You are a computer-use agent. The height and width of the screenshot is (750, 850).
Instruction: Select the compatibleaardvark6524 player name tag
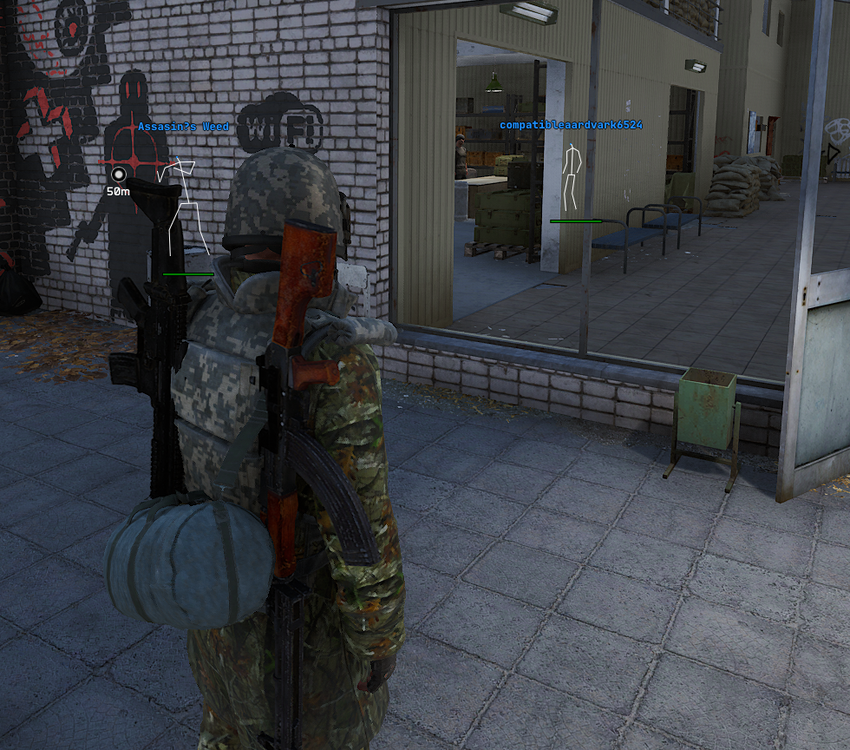(x=571, y=125)
